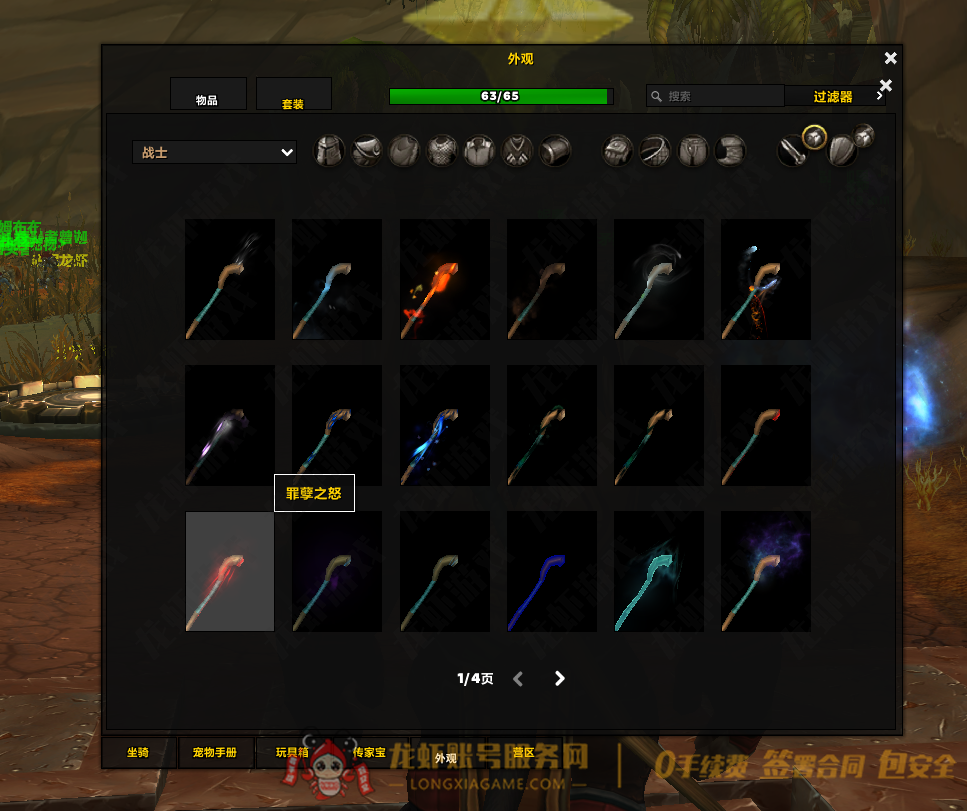This screenshot has height=811, width=967.
Task: Select the shield off-hand slot icon
Action: point(841,150)
